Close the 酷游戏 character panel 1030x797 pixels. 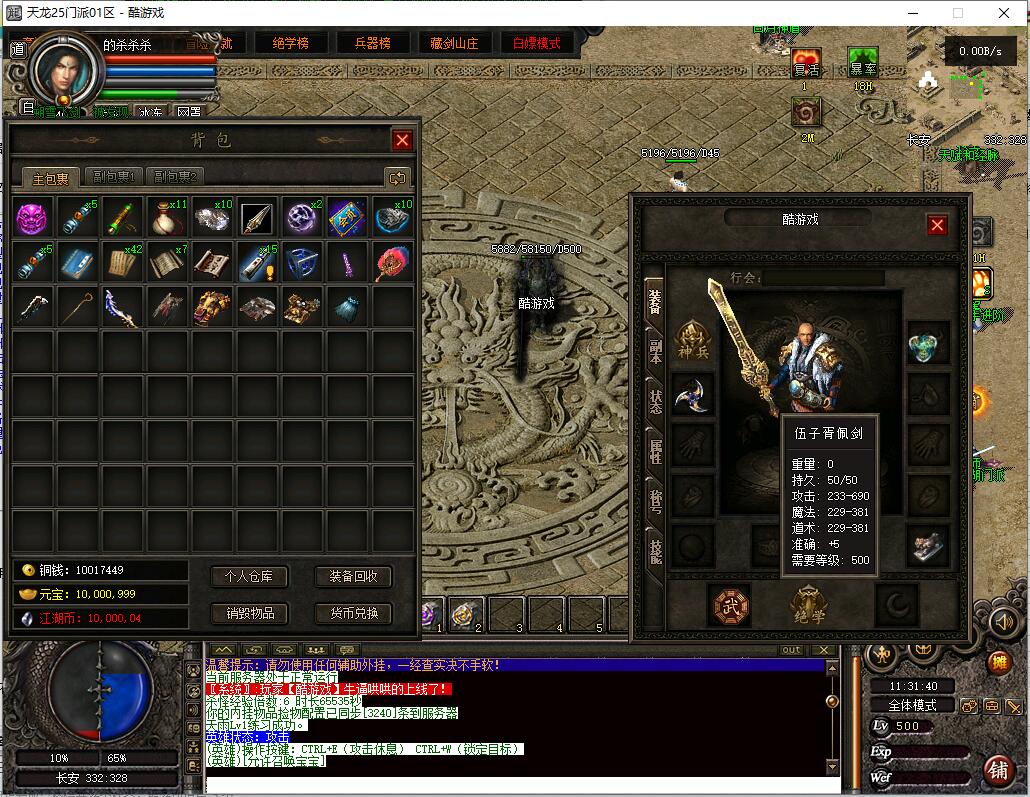click(x=937, y=225)
